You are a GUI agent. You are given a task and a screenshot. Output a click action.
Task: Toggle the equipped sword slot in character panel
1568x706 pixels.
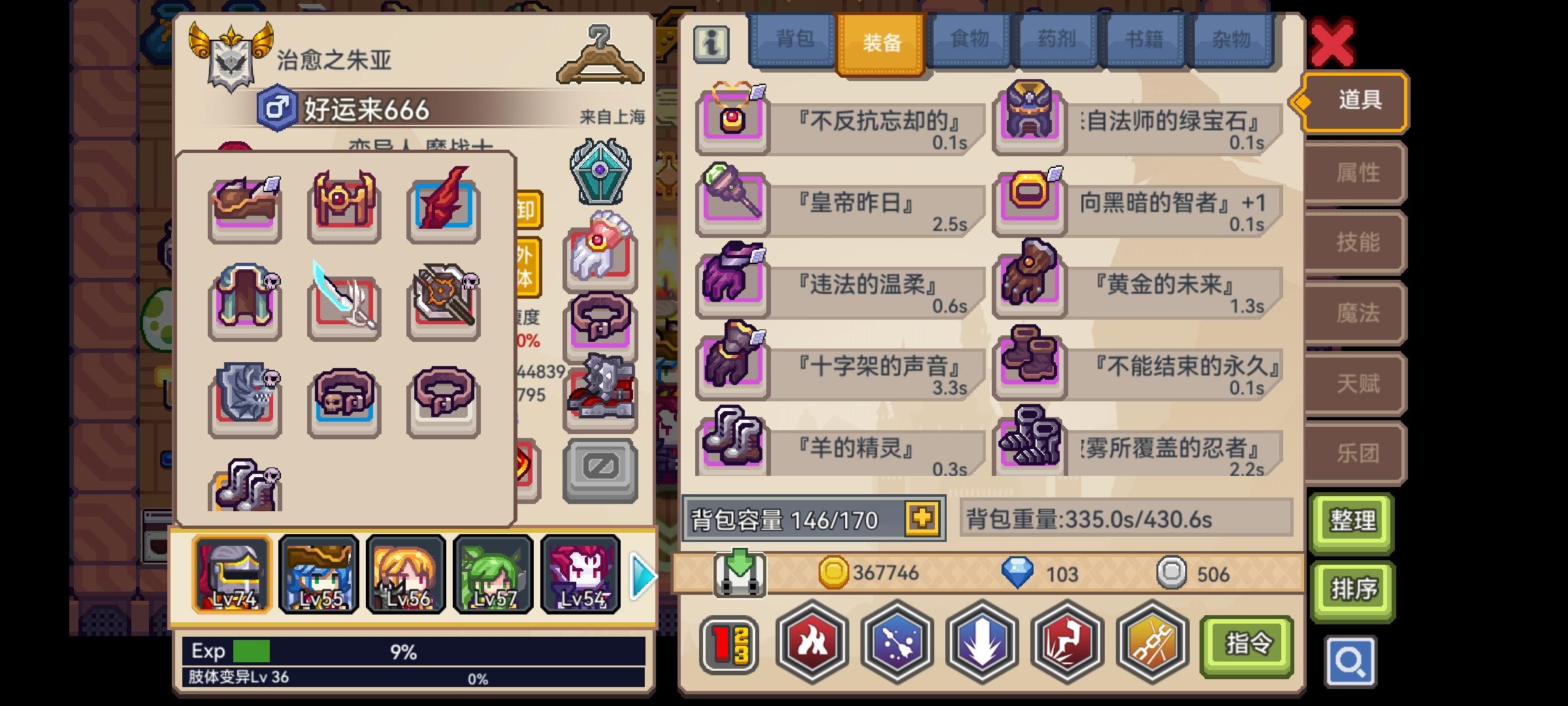[344, 301]
